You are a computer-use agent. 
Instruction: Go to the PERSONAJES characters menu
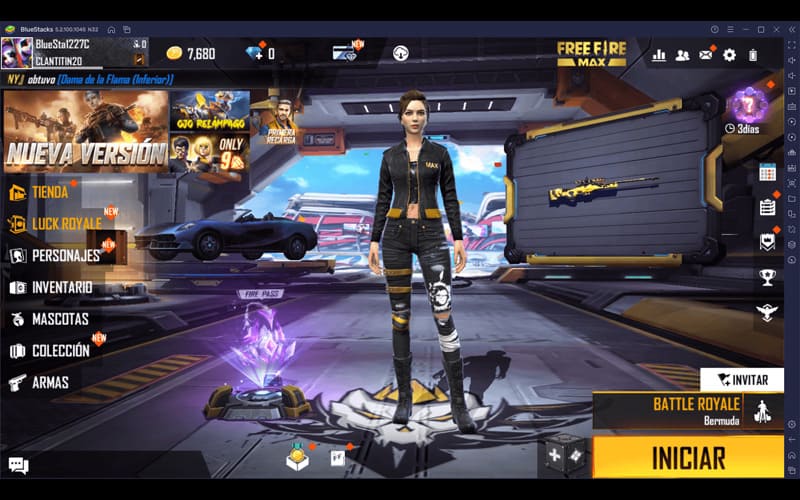point(65,255)
